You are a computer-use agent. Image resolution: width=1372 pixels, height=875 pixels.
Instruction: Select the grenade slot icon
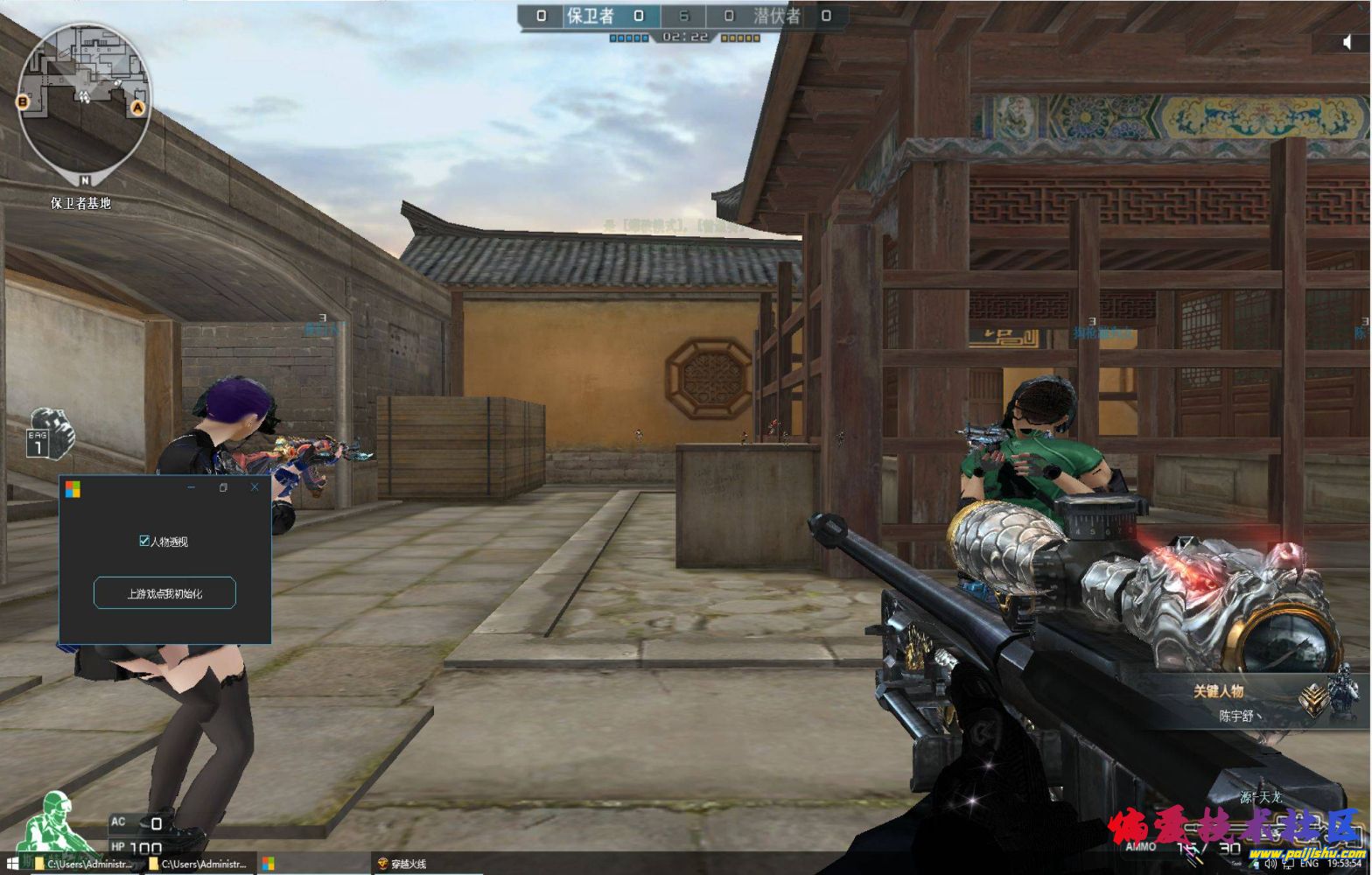tap(52, 433)
